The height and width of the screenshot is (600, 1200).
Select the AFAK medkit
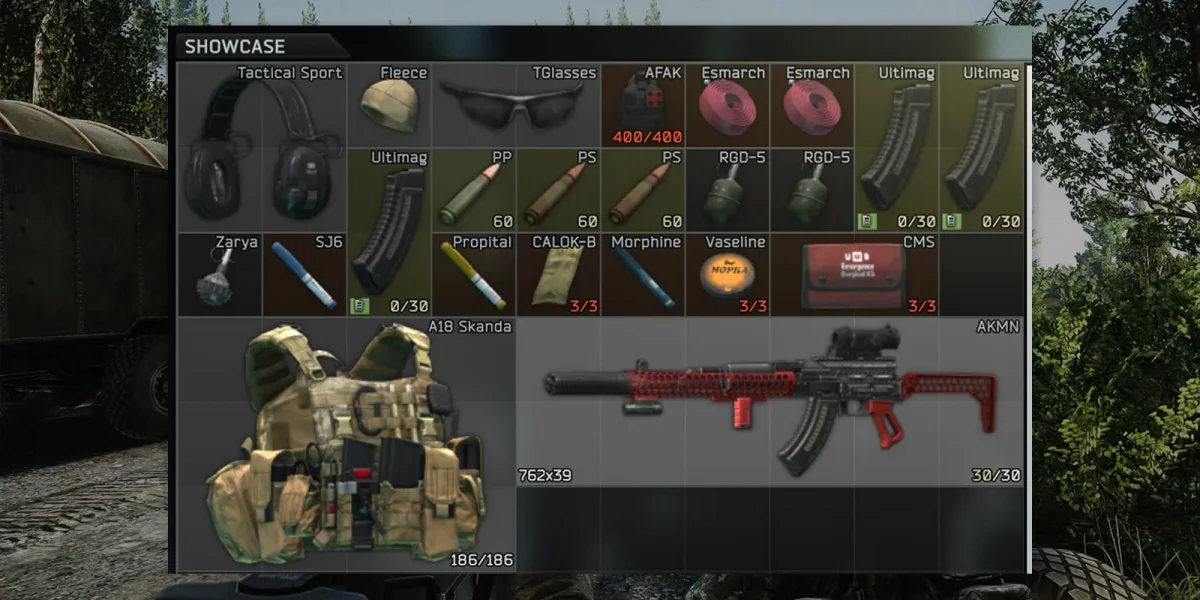pyautogui.click(x=642, y=106)
